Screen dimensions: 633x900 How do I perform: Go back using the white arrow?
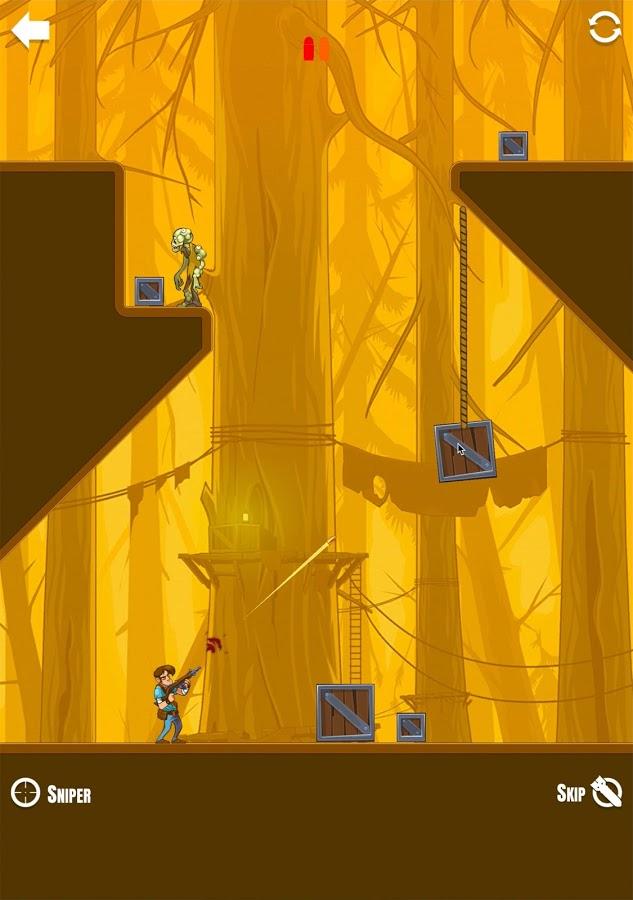[30, 31]
